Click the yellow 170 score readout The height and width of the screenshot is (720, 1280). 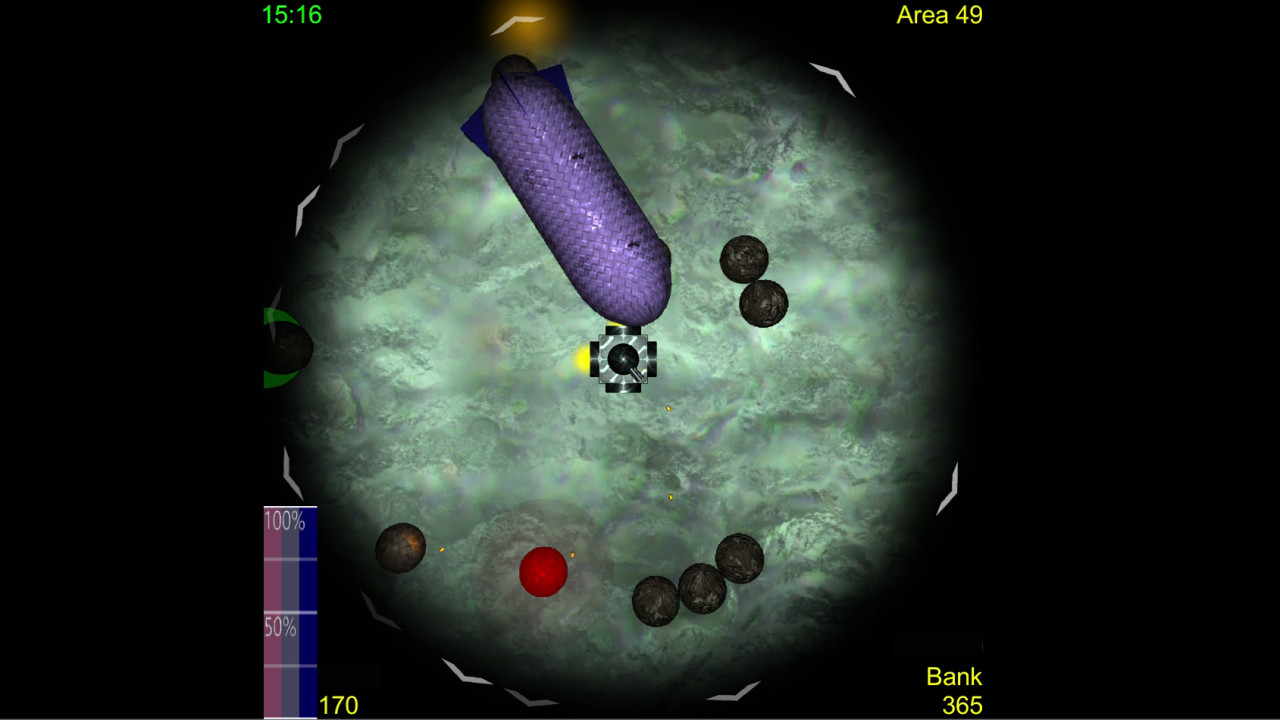338,704
